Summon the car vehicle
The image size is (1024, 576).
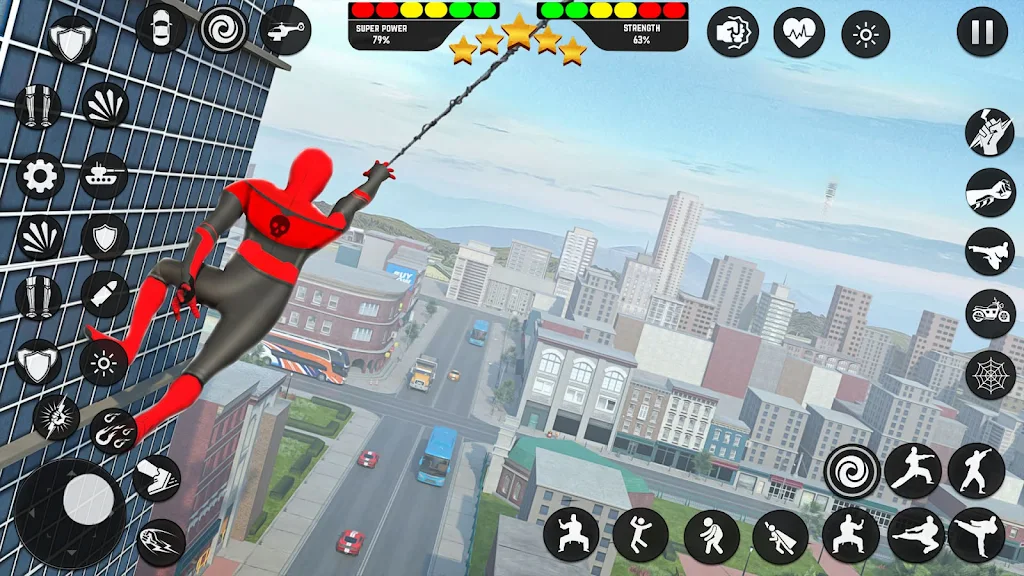[x=160, y=28]
